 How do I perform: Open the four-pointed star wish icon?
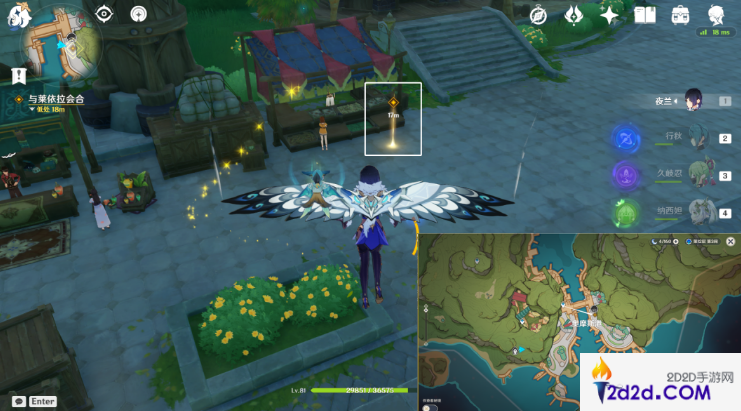click(610, 15)
